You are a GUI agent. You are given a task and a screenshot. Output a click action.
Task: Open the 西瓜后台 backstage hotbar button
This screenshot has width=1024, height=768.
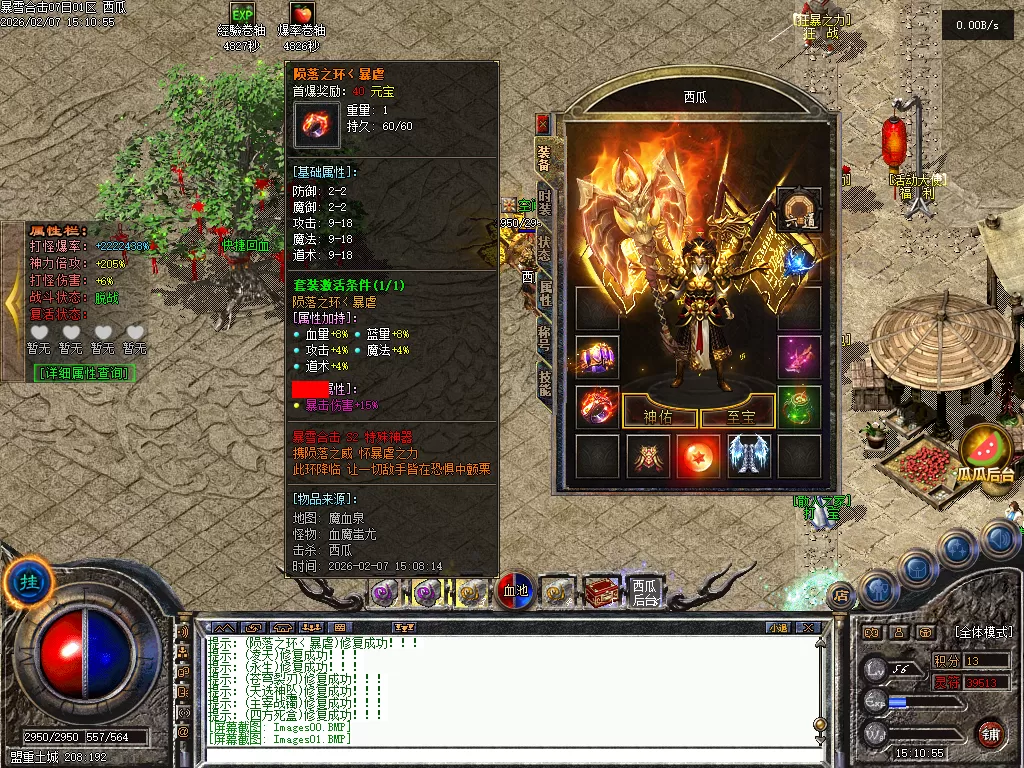point(646,592)
